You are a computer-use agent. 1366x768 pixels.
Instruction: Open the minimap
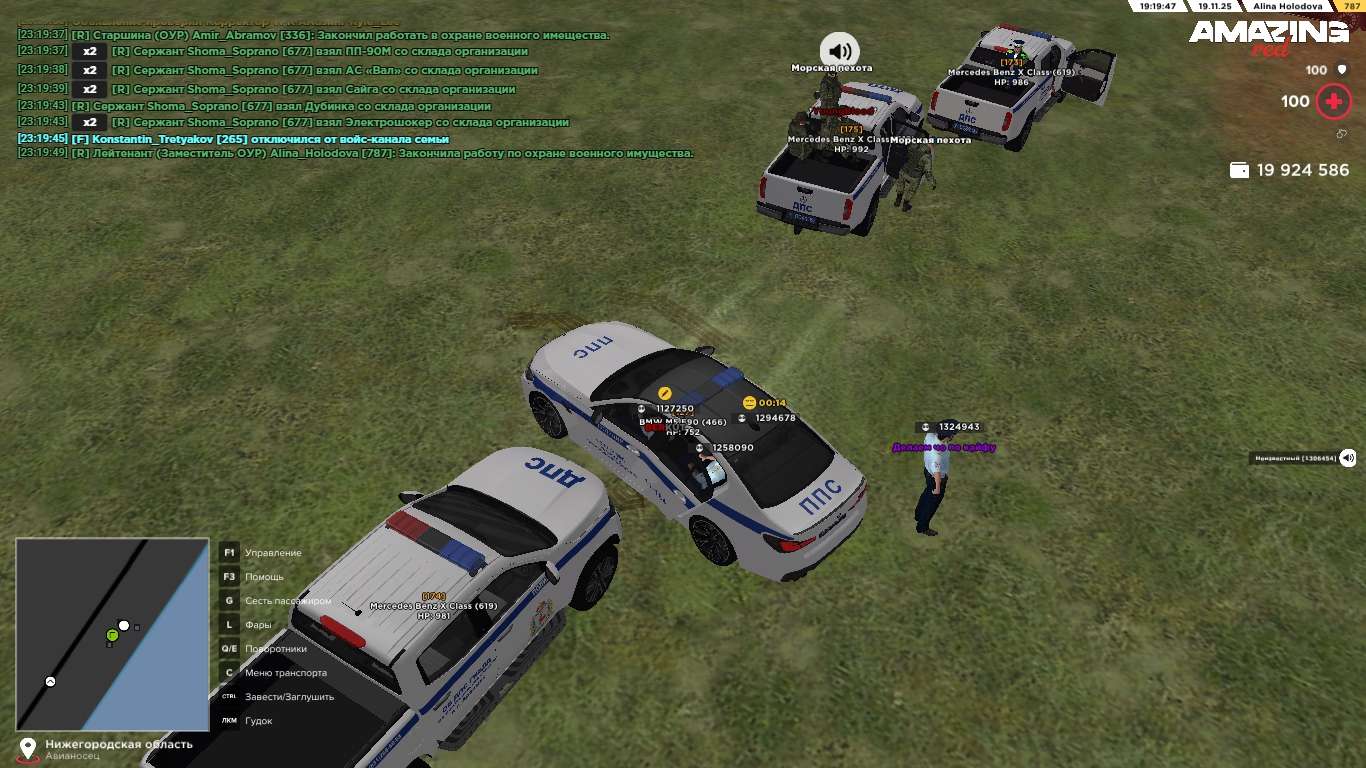(112, 634)
